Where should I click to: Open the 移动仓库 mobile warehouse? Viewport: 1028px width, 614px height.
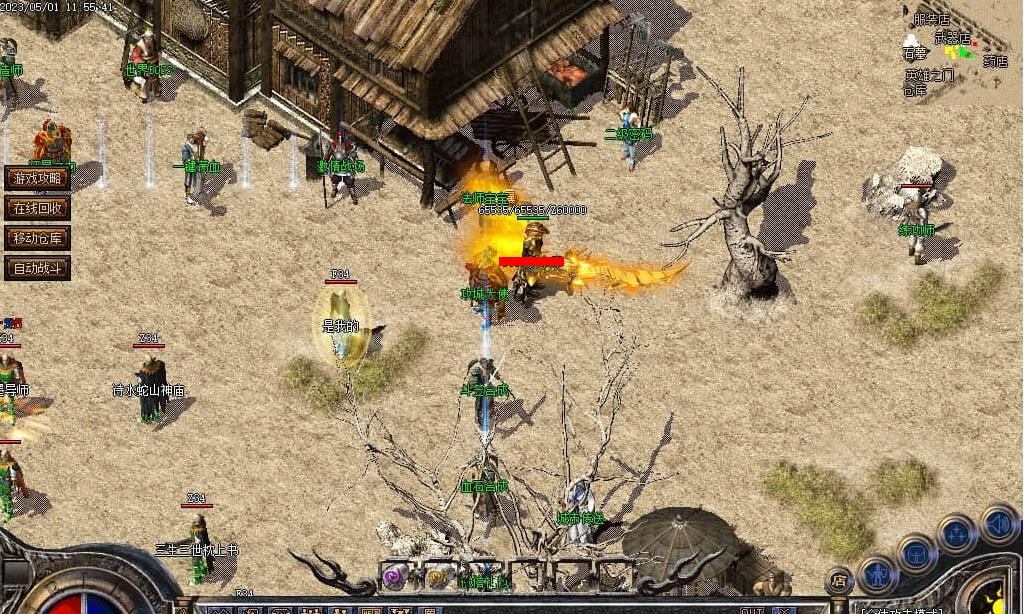(37, 238)
